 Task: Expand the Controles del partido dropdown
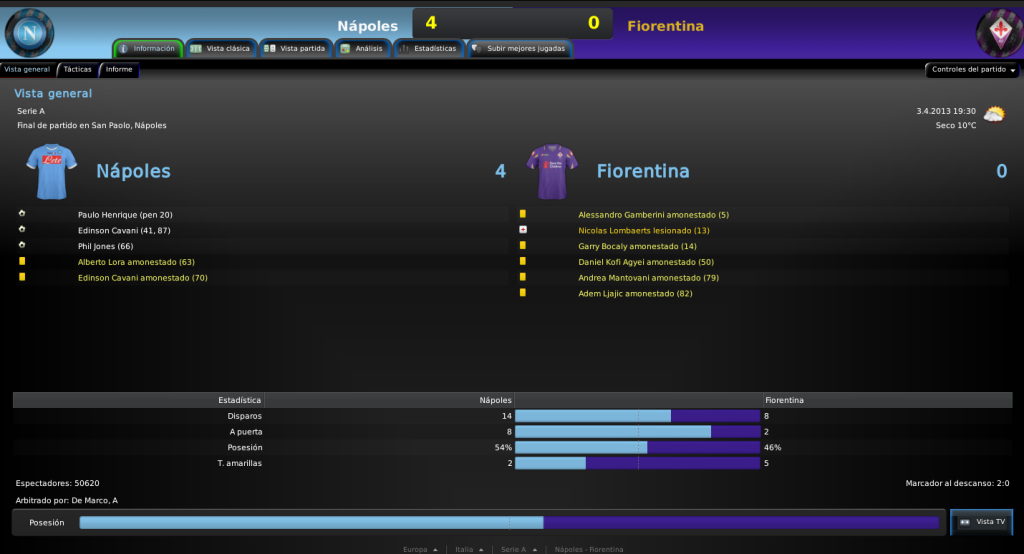click(973, 70)
